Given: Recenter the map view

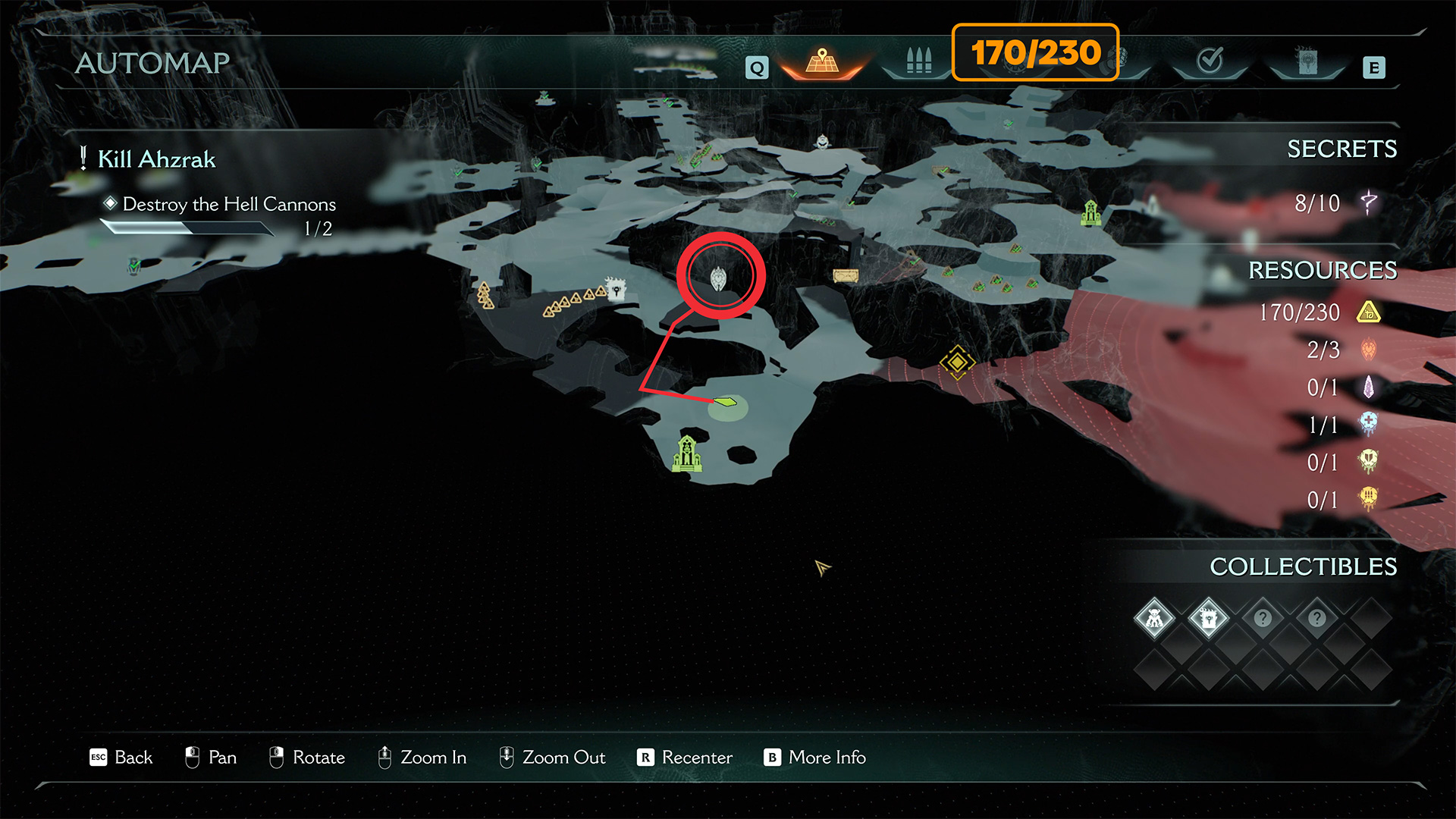Looking at the screenshot, I should [685, 758].
